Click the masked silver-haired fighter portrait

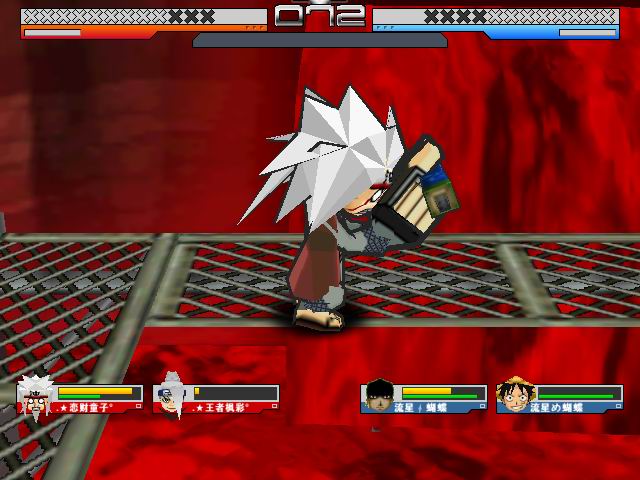(172, 393)
